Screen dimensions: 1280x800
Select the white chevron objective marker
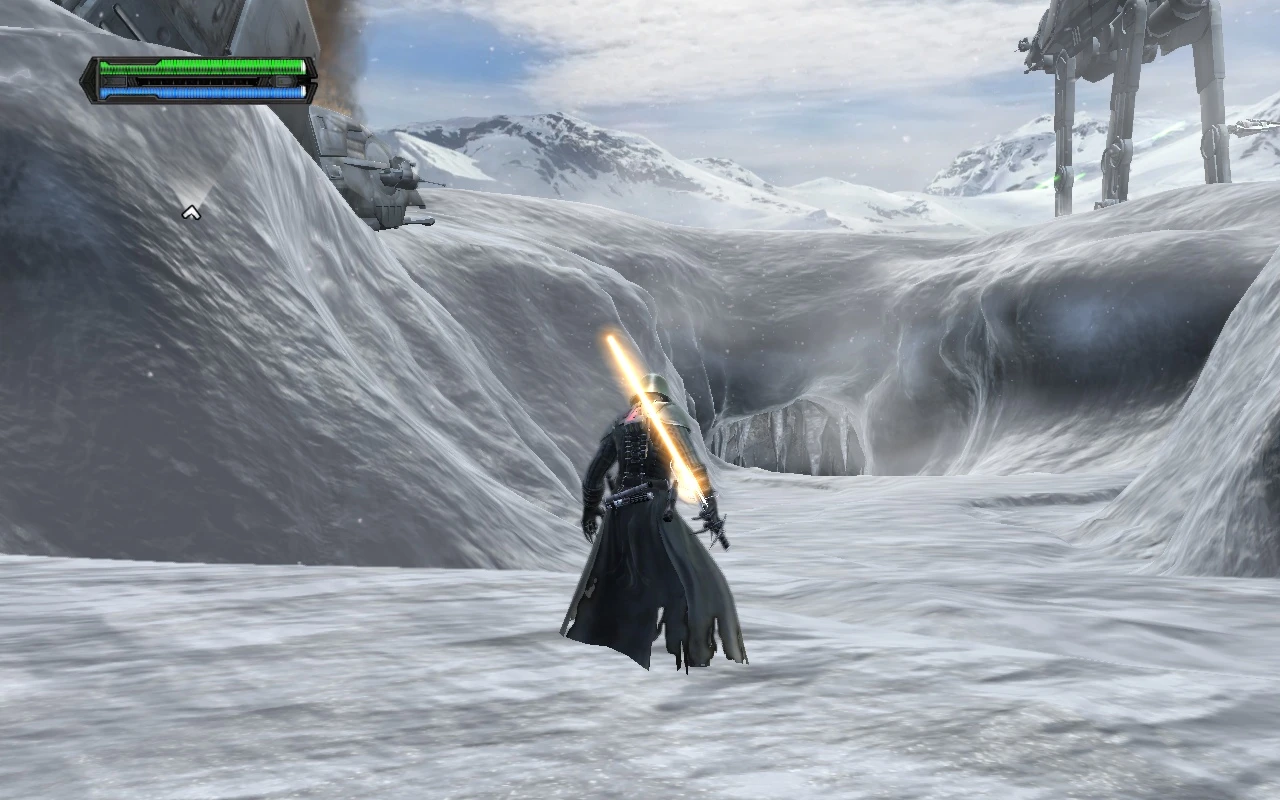click(x=190, y=213)
